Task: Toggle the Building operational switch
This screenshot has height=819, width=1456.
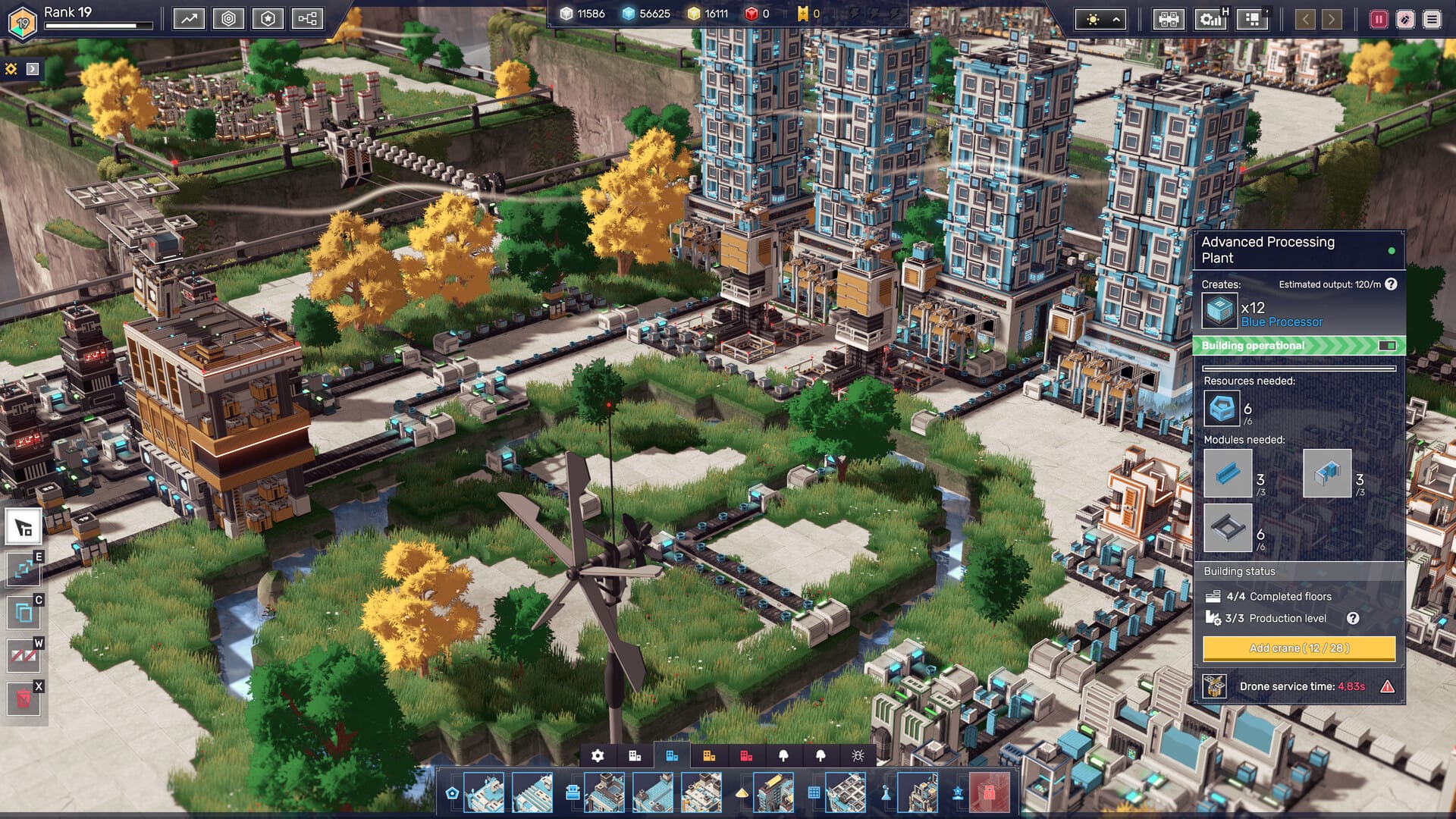Action: pyautogui.click(x=1387, y=346)
